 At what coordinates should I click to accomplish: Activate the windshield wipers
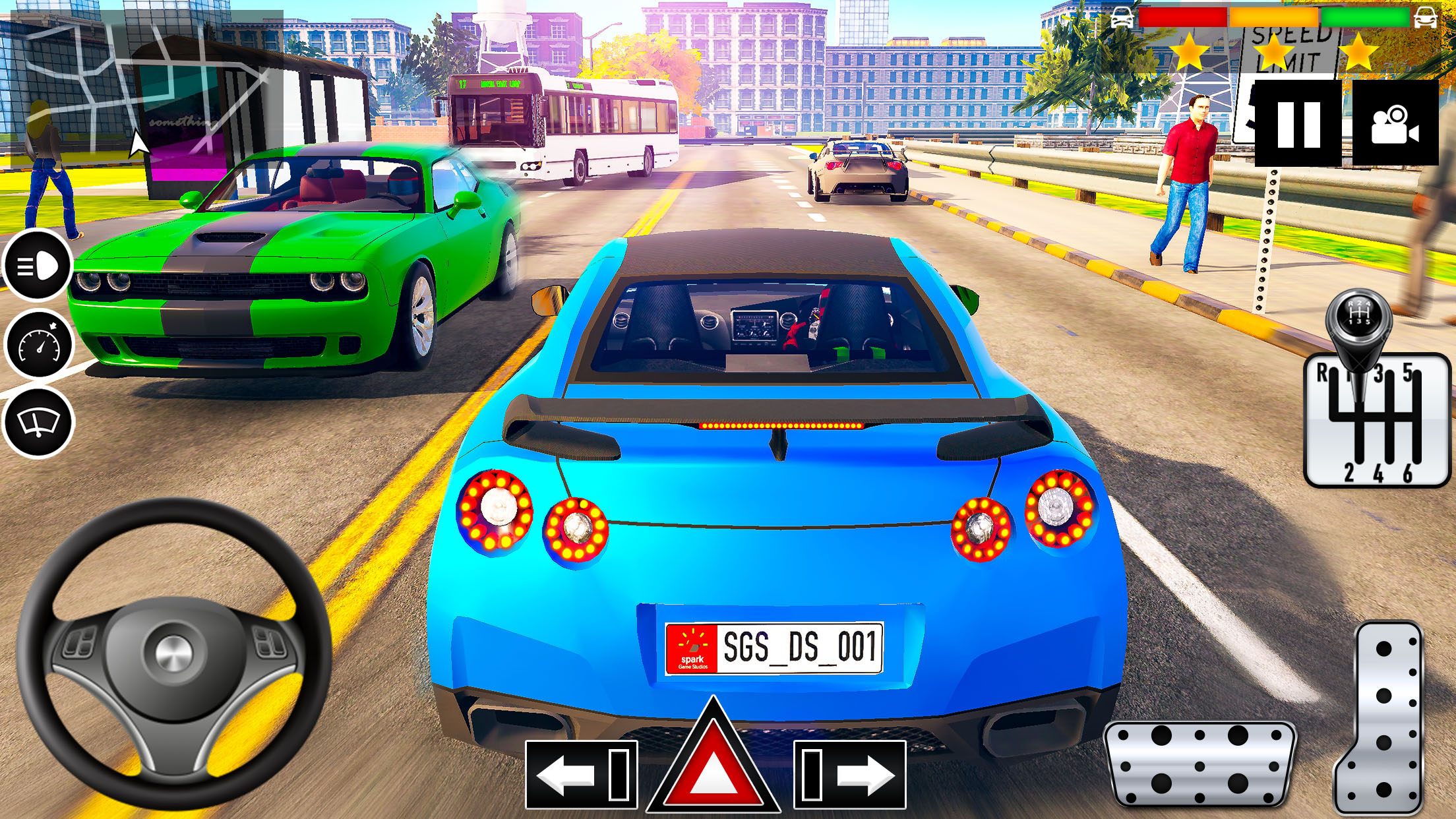pos(38,422)
